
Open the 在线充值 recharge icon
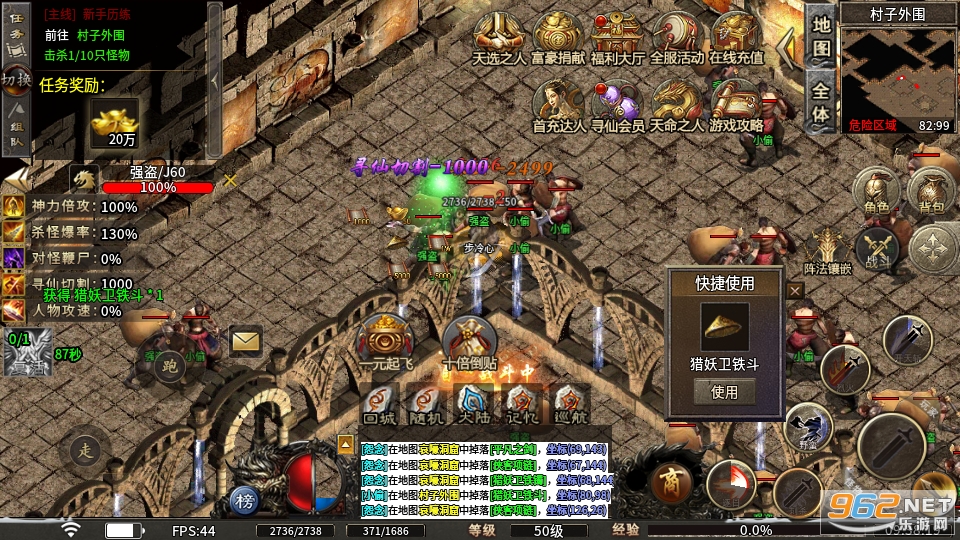(736, 36)
